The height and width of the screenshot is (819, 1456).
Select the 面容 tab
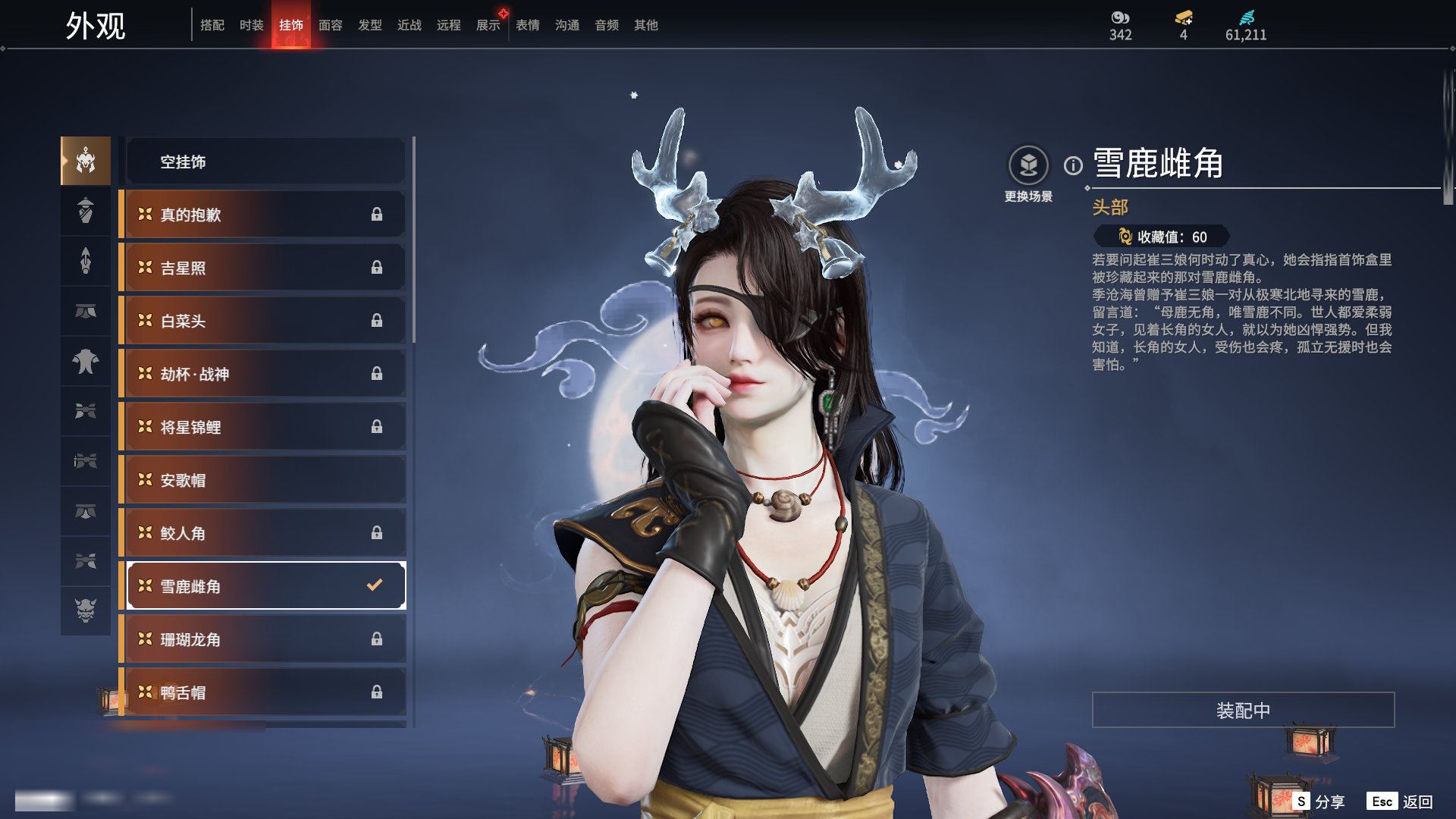point(330,25)
